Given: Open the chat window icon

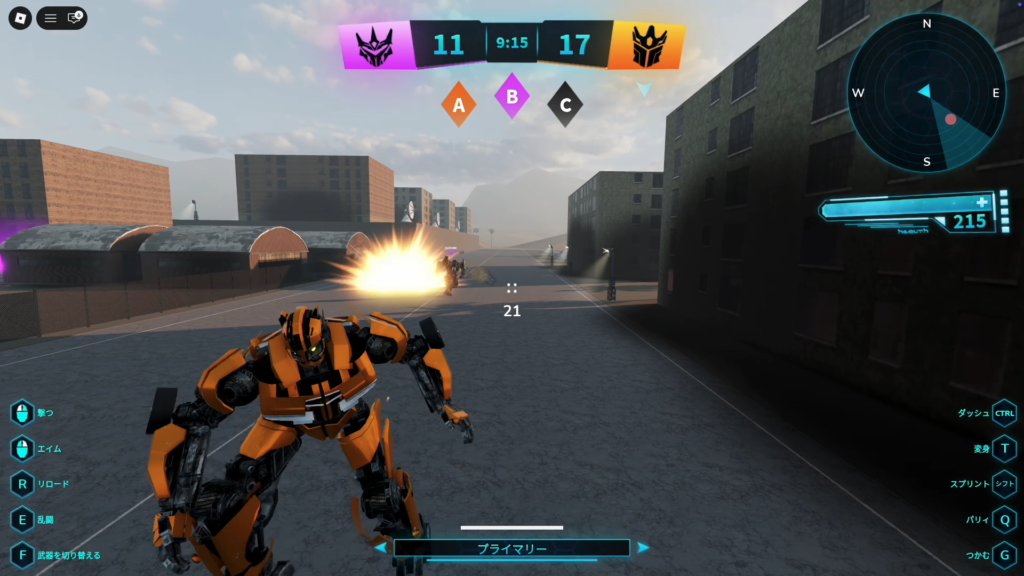Looking at the screenshot, I should (75, 18).
